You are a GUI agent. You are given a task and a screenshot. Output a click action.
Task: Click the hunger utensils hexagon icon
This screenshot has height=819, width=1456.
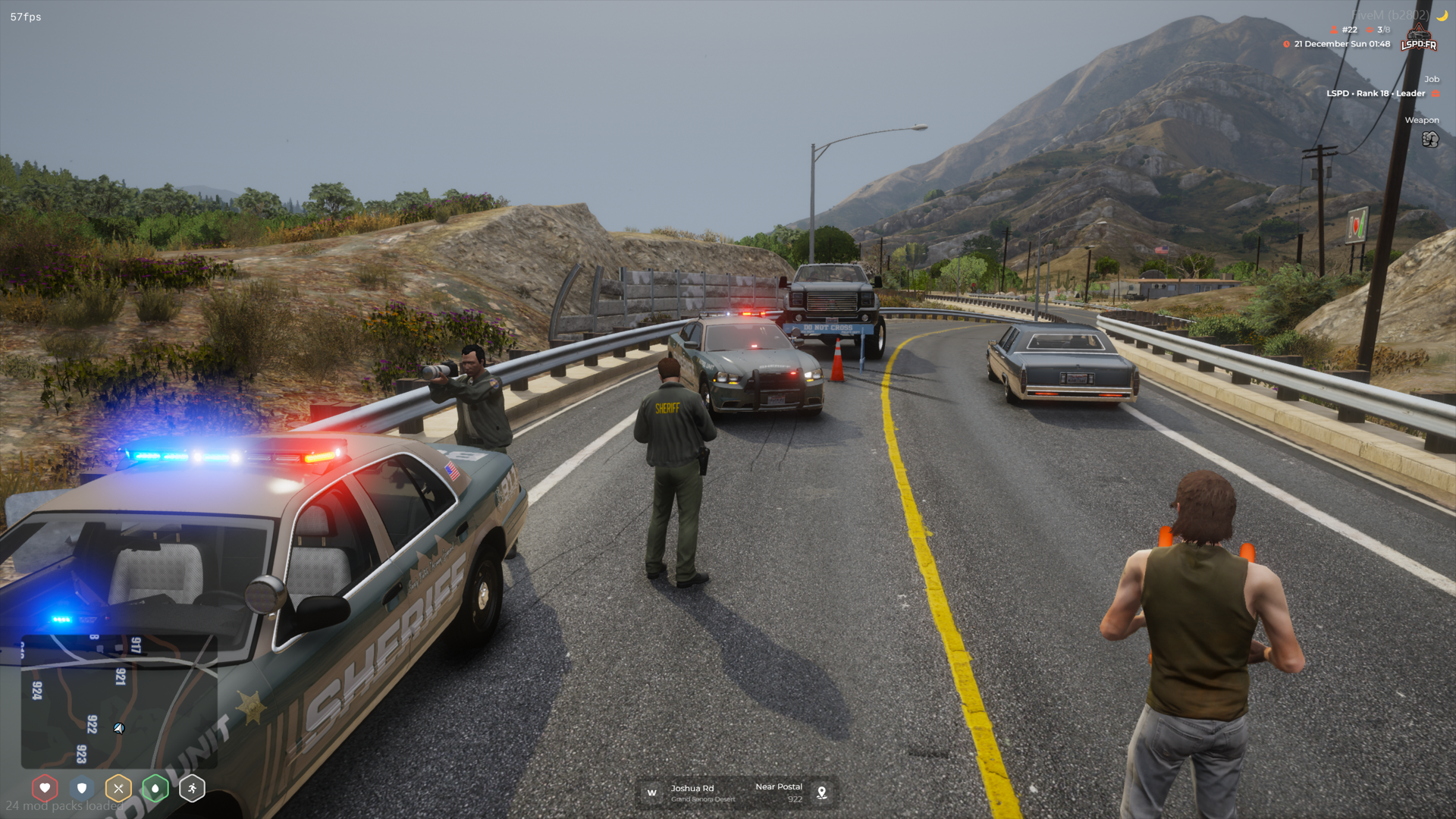tap(118, 786)
